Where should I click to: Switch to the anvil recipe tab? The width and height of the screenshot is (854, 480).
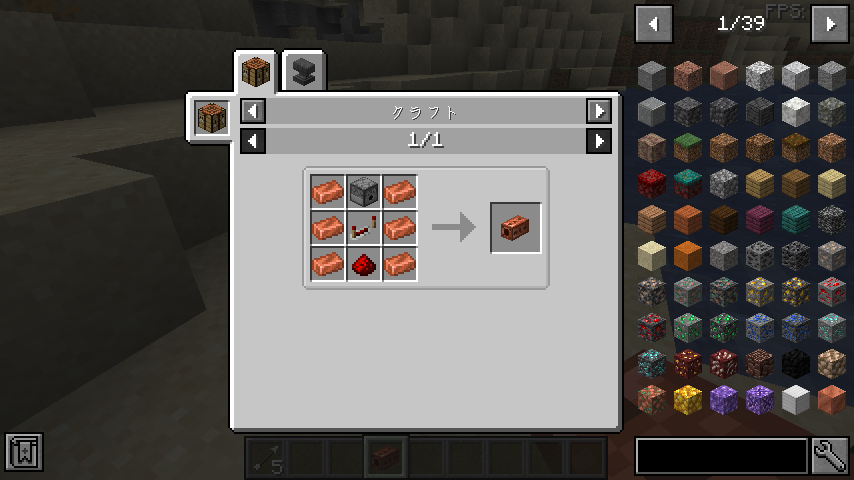303,73
